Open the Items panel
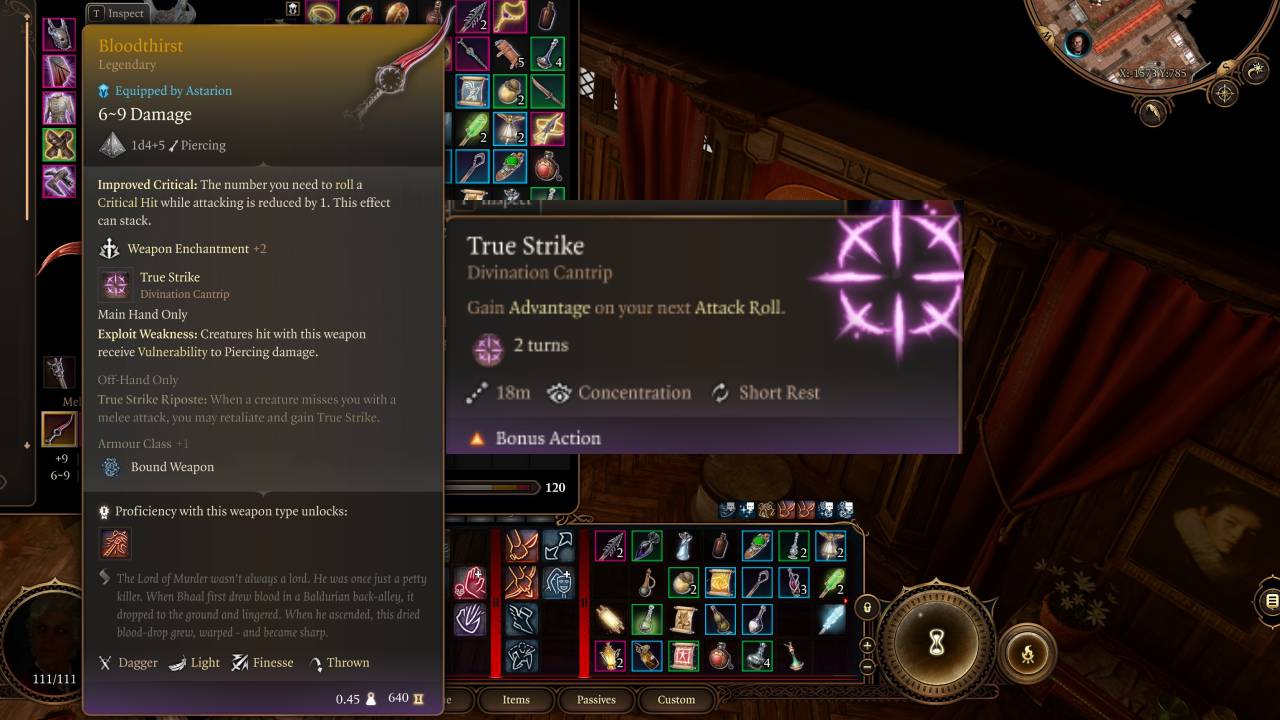The height and width of the screenshot is (720, 1280). point(516,700)
